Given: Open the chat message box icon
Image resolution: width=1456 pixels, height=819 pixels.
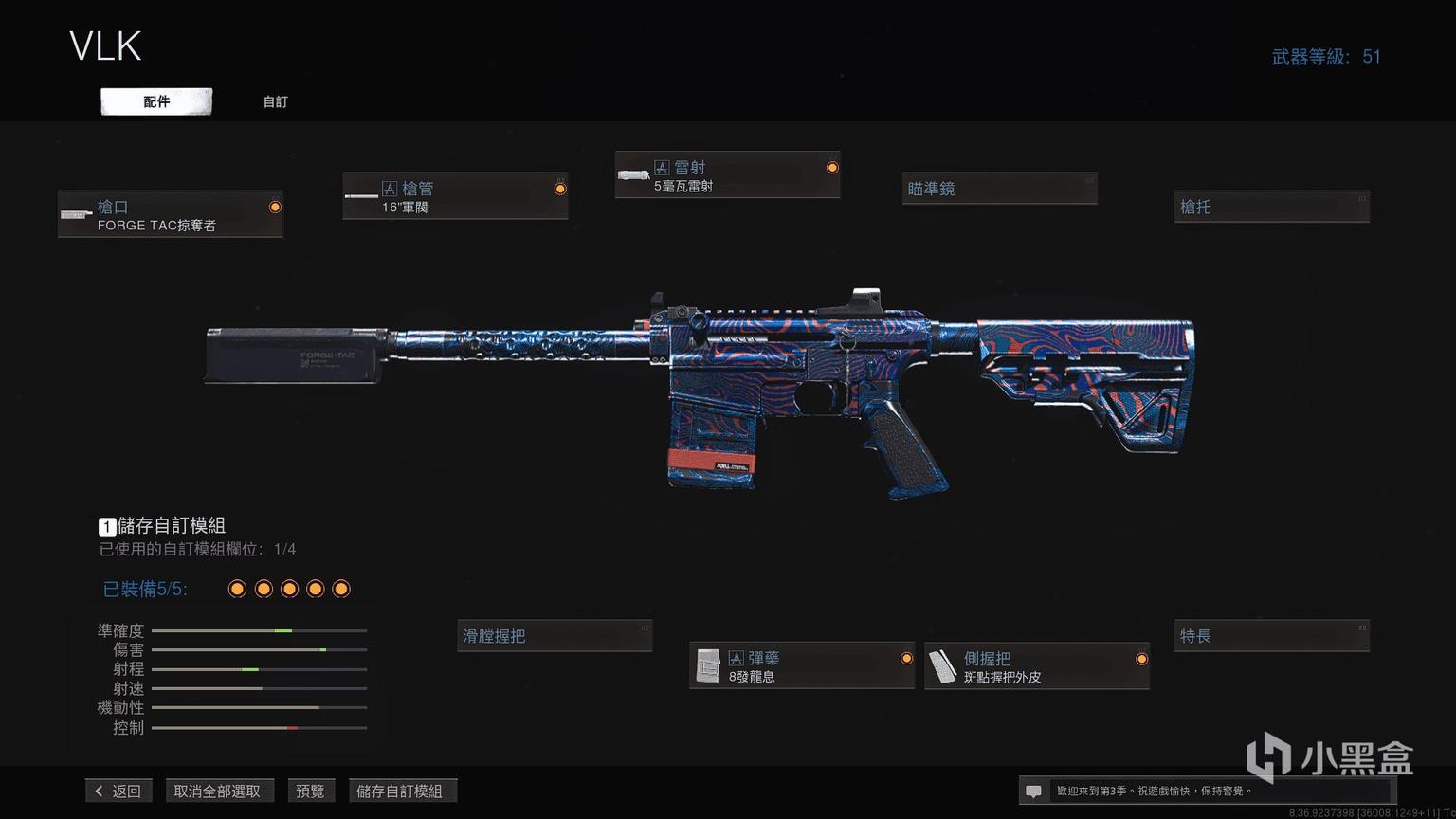Looking at the screenshot, I should tap(1034, 791).
